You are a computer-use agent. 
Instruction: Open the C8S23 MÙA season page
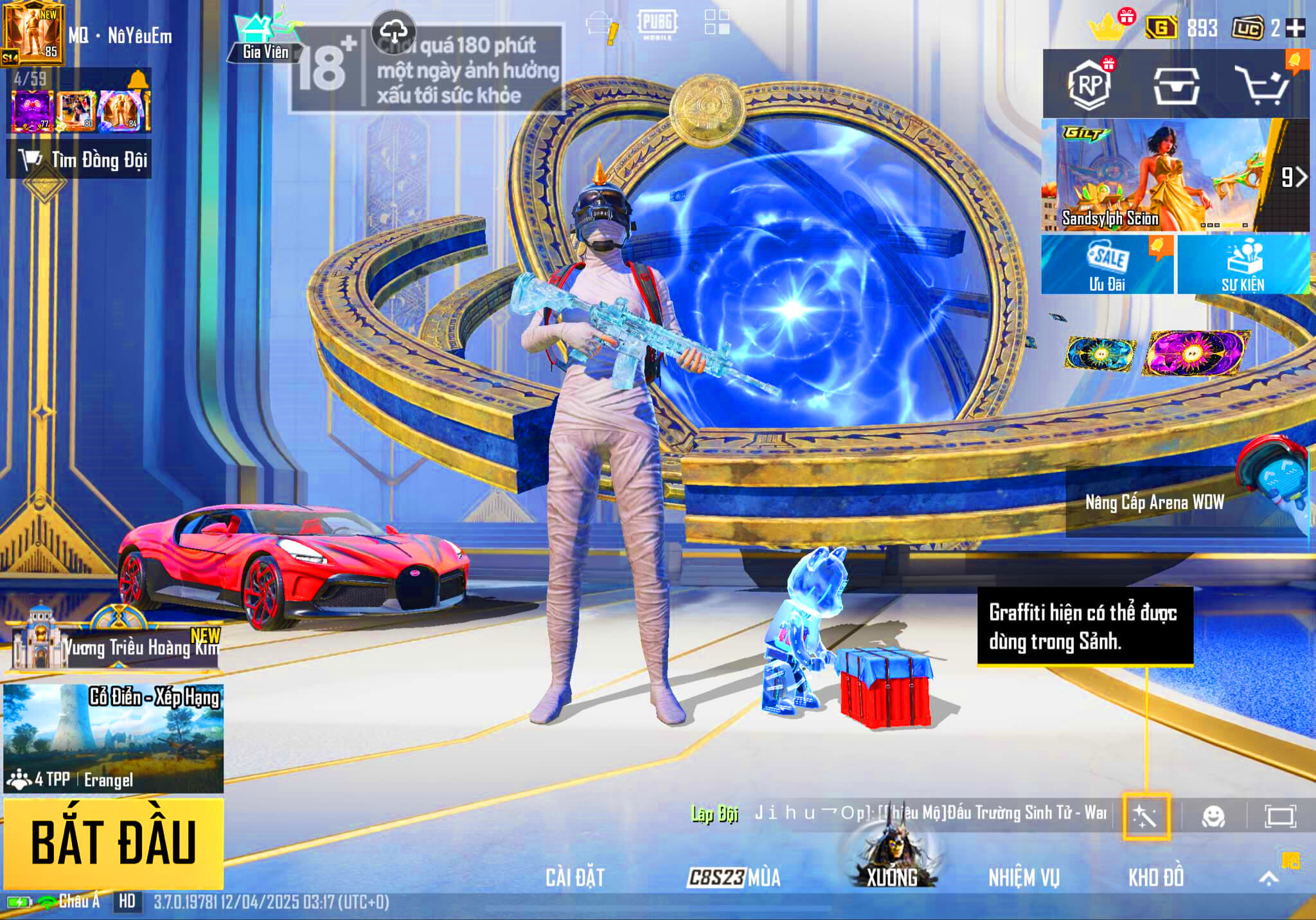(x=734, y=877)
